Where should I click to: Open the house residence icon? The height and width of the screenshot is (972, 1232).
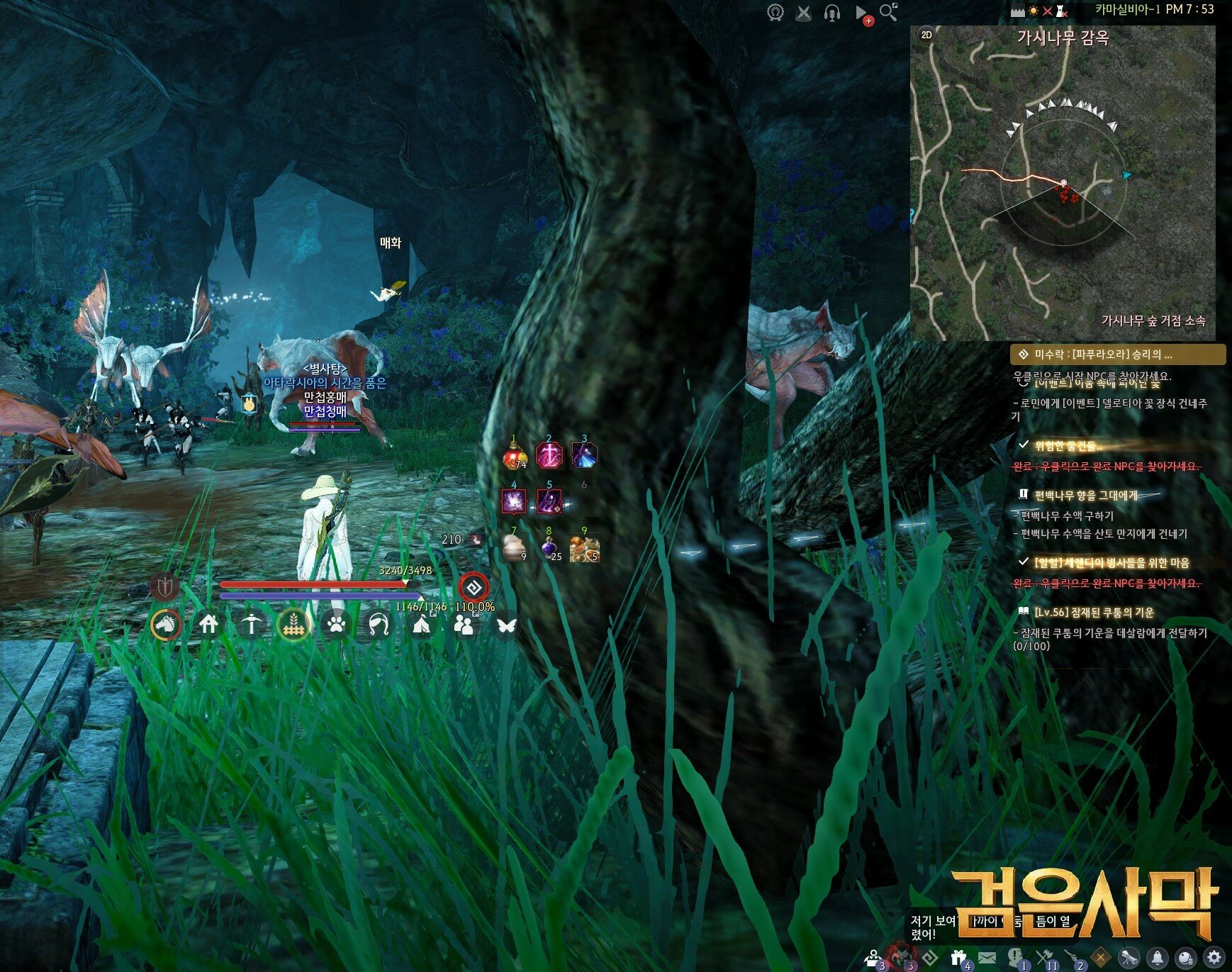[x=208, y=625]
